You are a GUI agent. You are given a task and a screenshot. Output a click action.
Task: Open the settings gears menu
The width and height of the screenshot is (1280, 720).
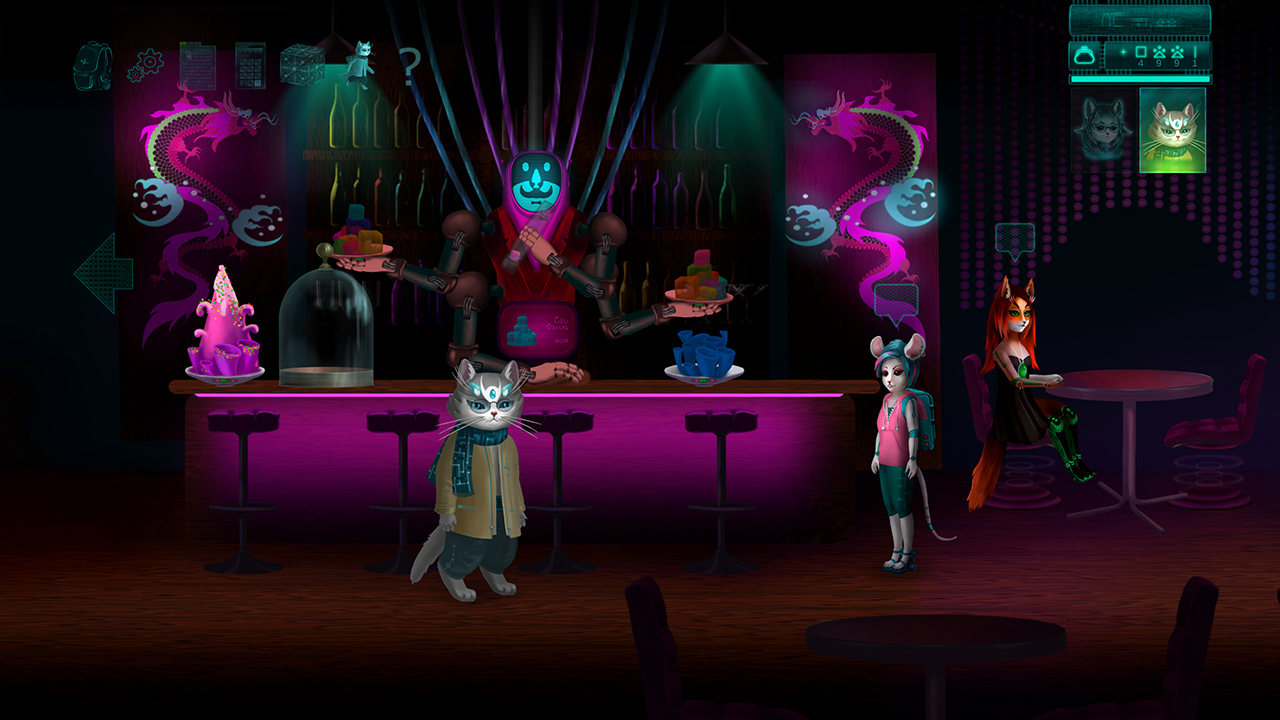point(146,62)
